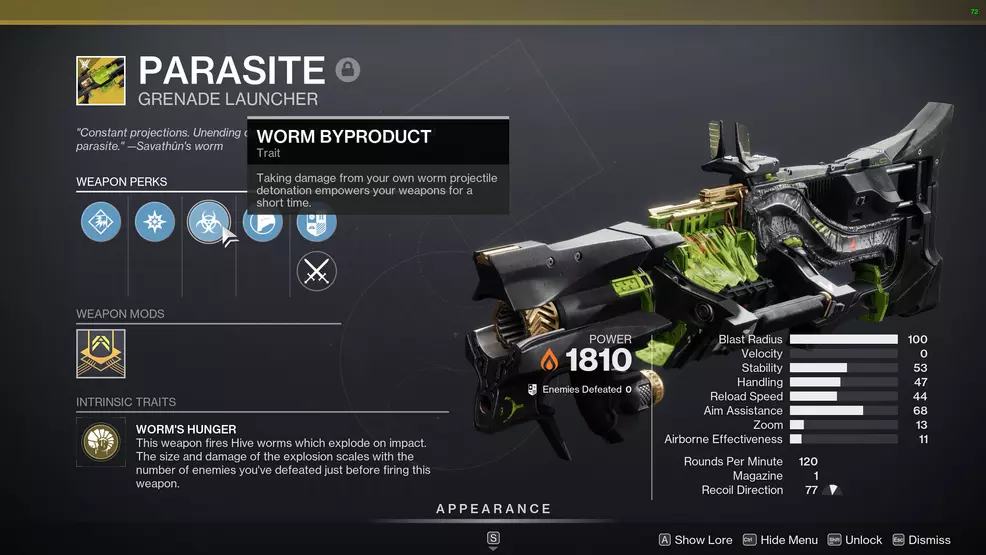Viewport: 986px width, 555px height.
Task: Select the Worm Byproduct biohazard perk
Action: (x=208, y=221)
